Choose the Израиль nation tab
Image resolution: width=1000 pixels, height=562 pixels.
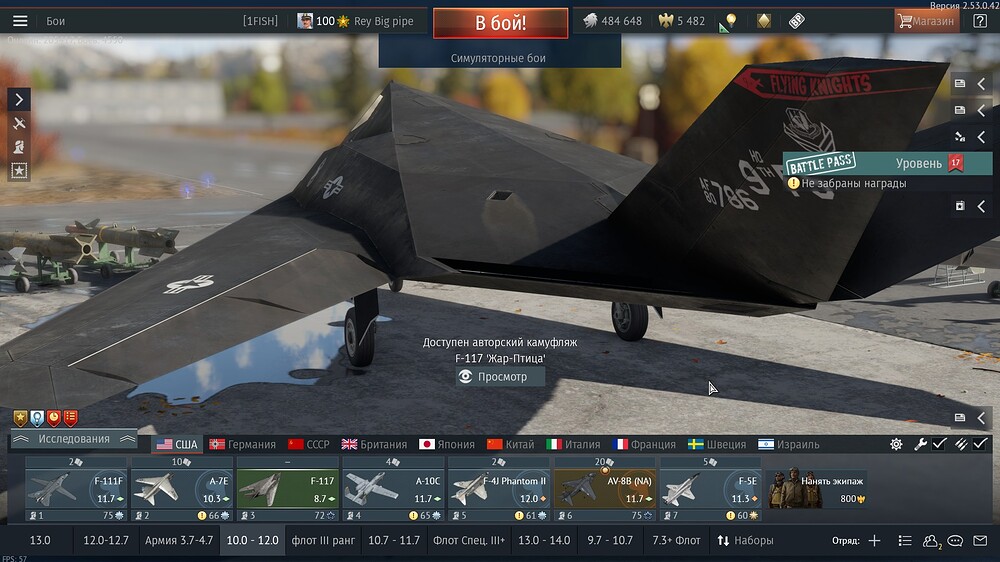(x=788, y=444)
